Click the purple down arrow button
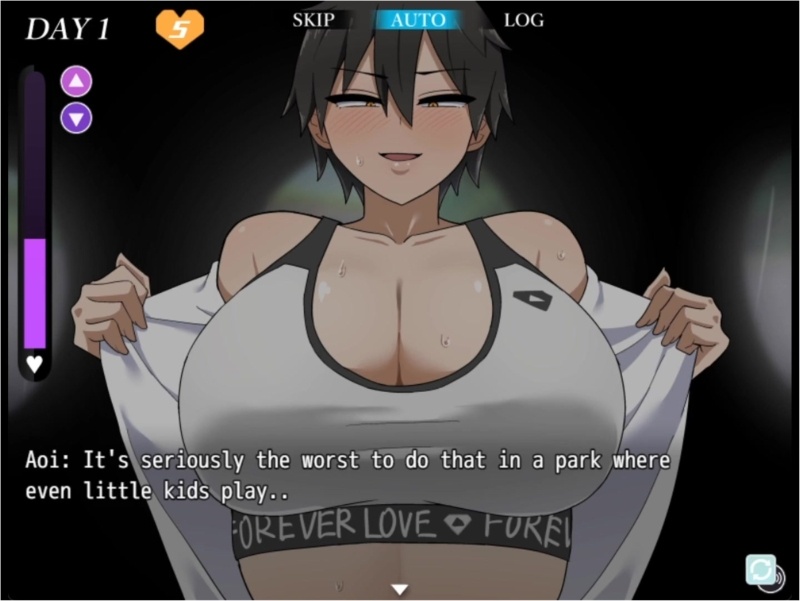Image resolution: width=800 pixels, height=601 pixels. (76, 118)
